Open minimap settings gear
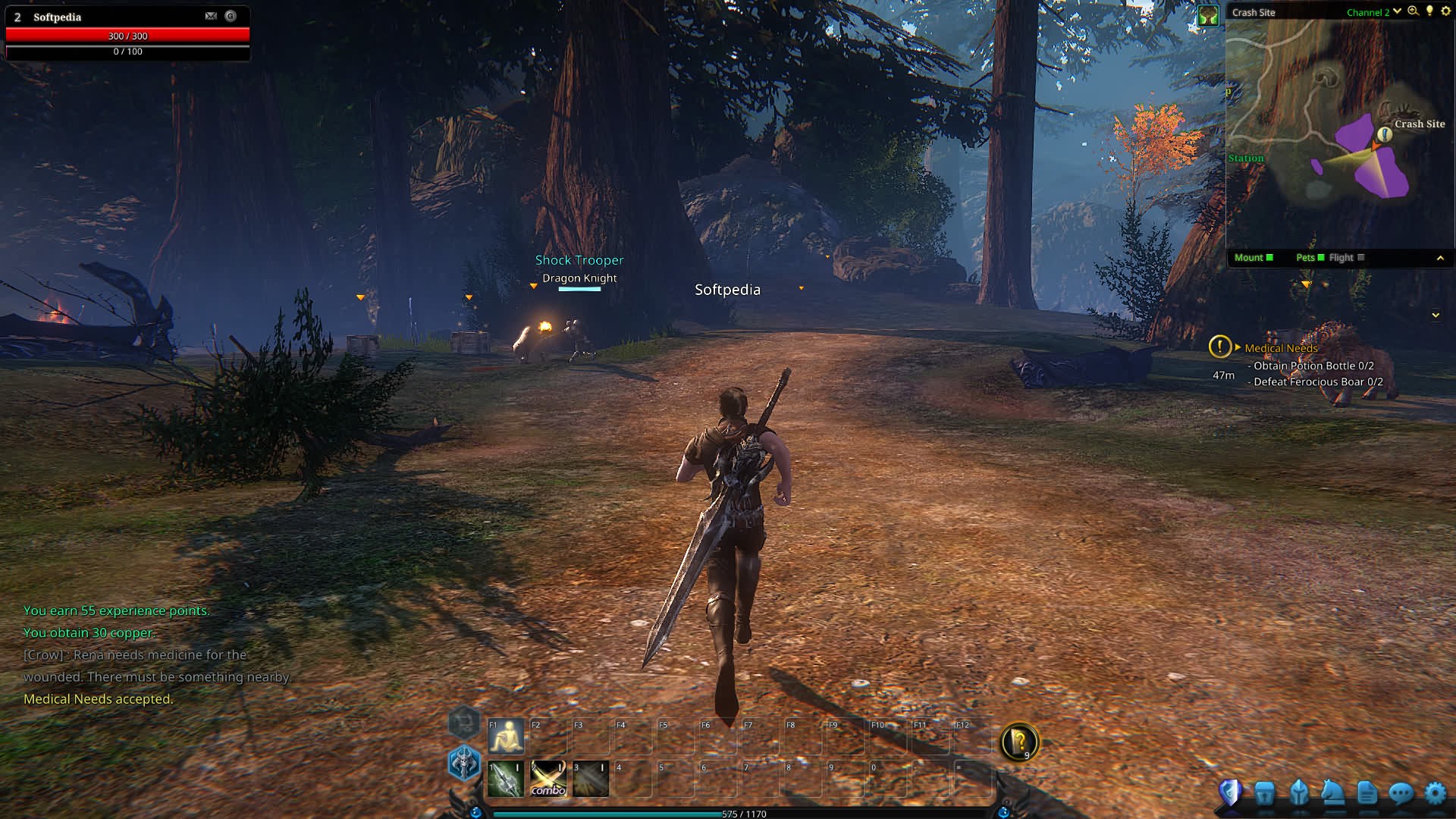 click(1445, 11)
